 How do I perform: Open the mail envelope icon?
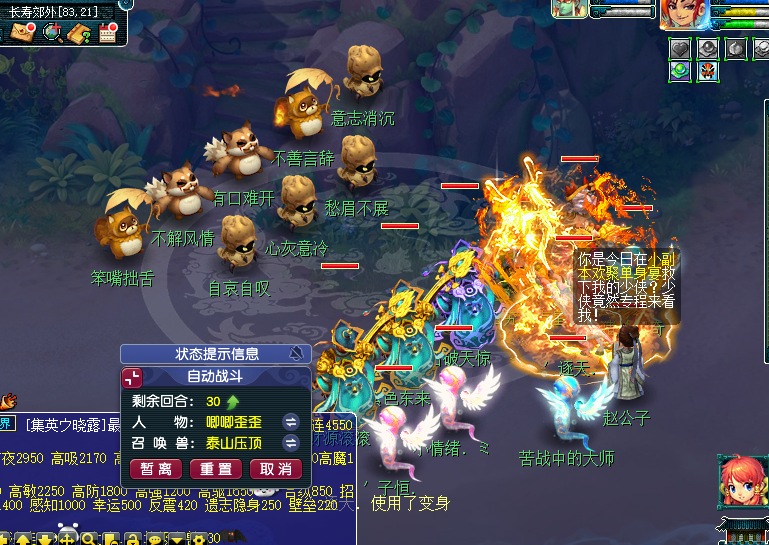[x=22, y=32]
